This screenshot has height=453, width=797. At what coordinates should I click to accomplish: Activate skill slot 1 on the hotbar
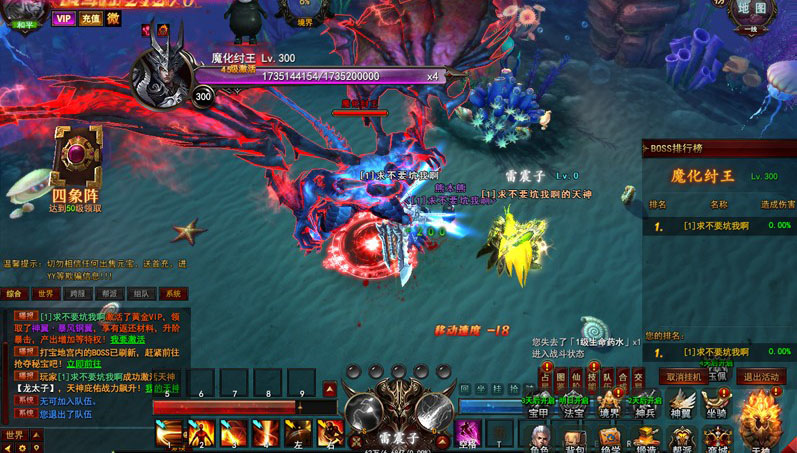point(169,434)
